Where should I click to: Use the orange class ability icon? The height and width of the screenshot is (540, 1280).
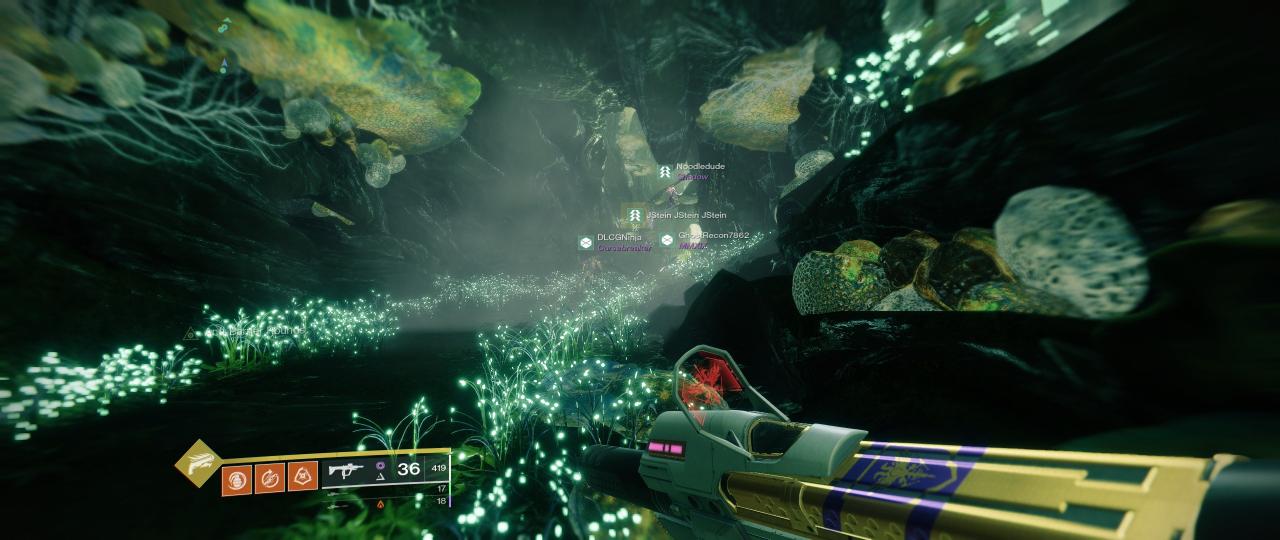coord(303,477)
